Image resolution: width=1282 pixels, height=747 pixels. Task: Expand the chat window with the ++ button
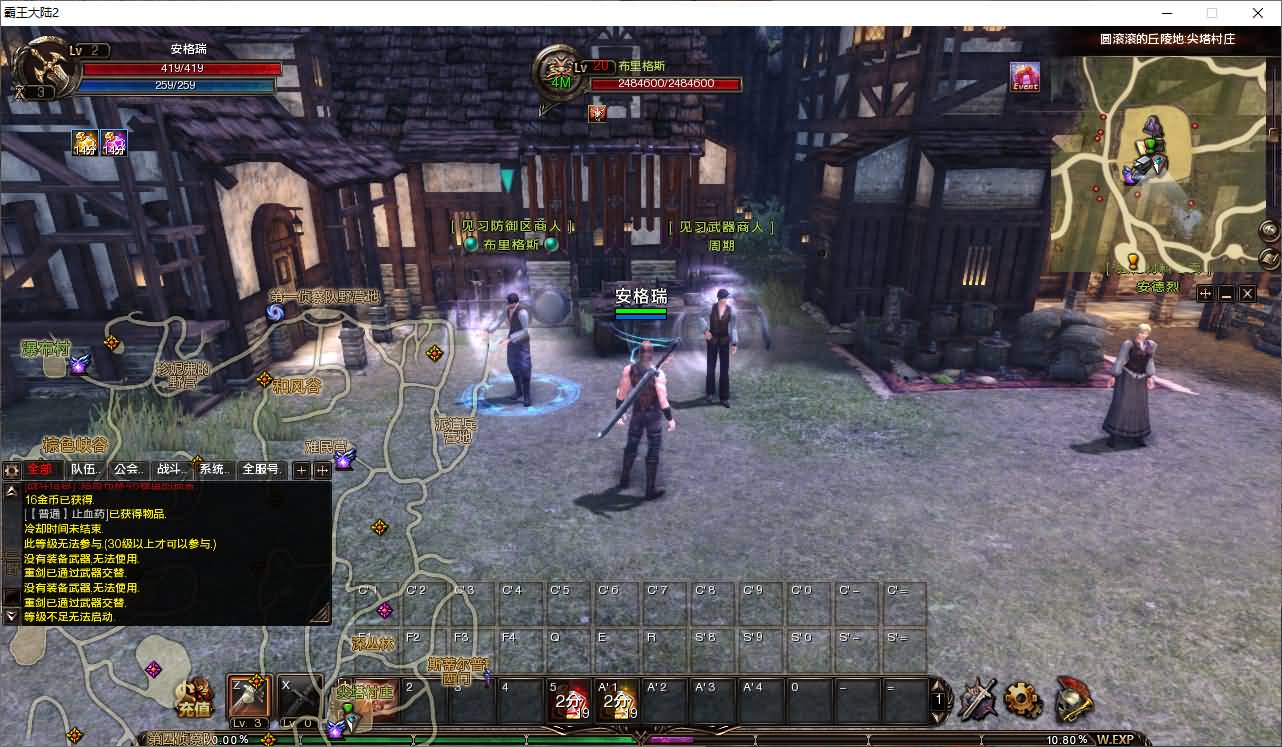[x=322, y=470]
